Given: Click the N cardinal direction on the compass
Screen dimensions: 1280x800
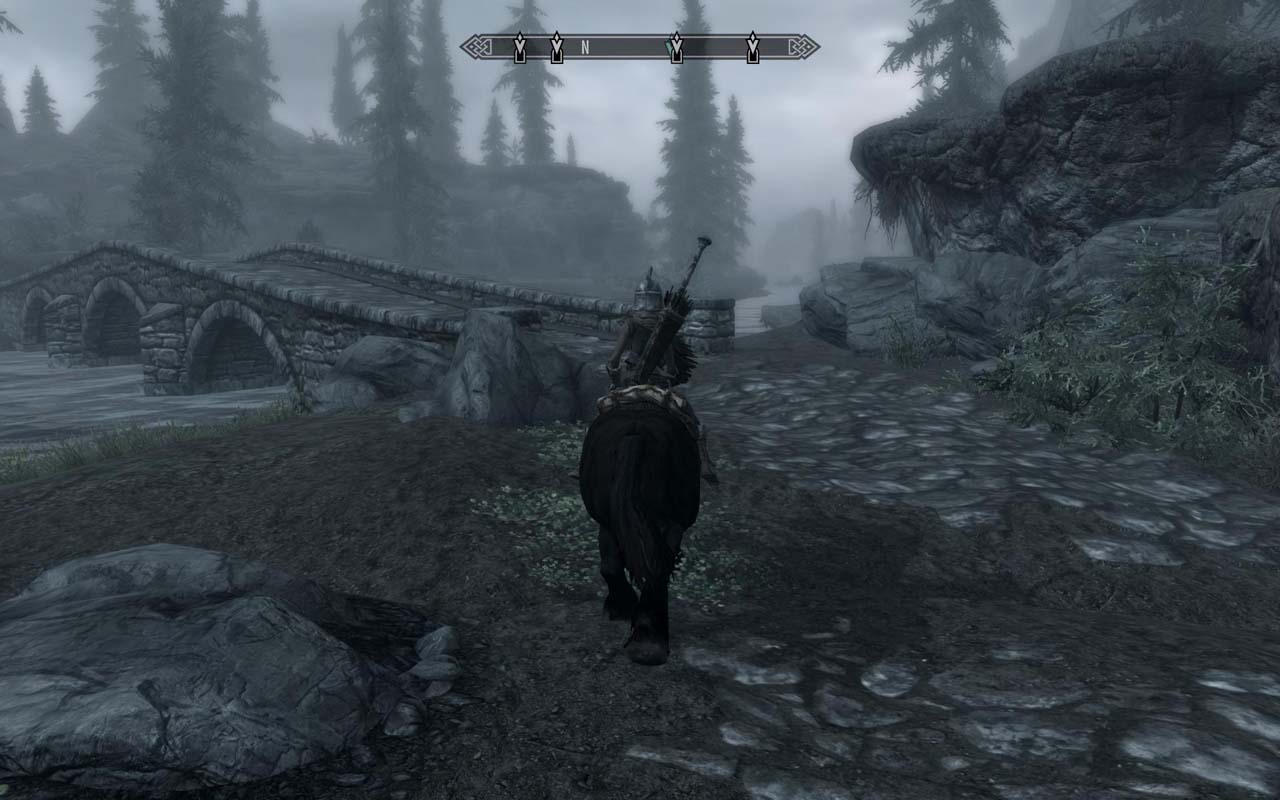Looking at the screenshot, I should [585, 46].
